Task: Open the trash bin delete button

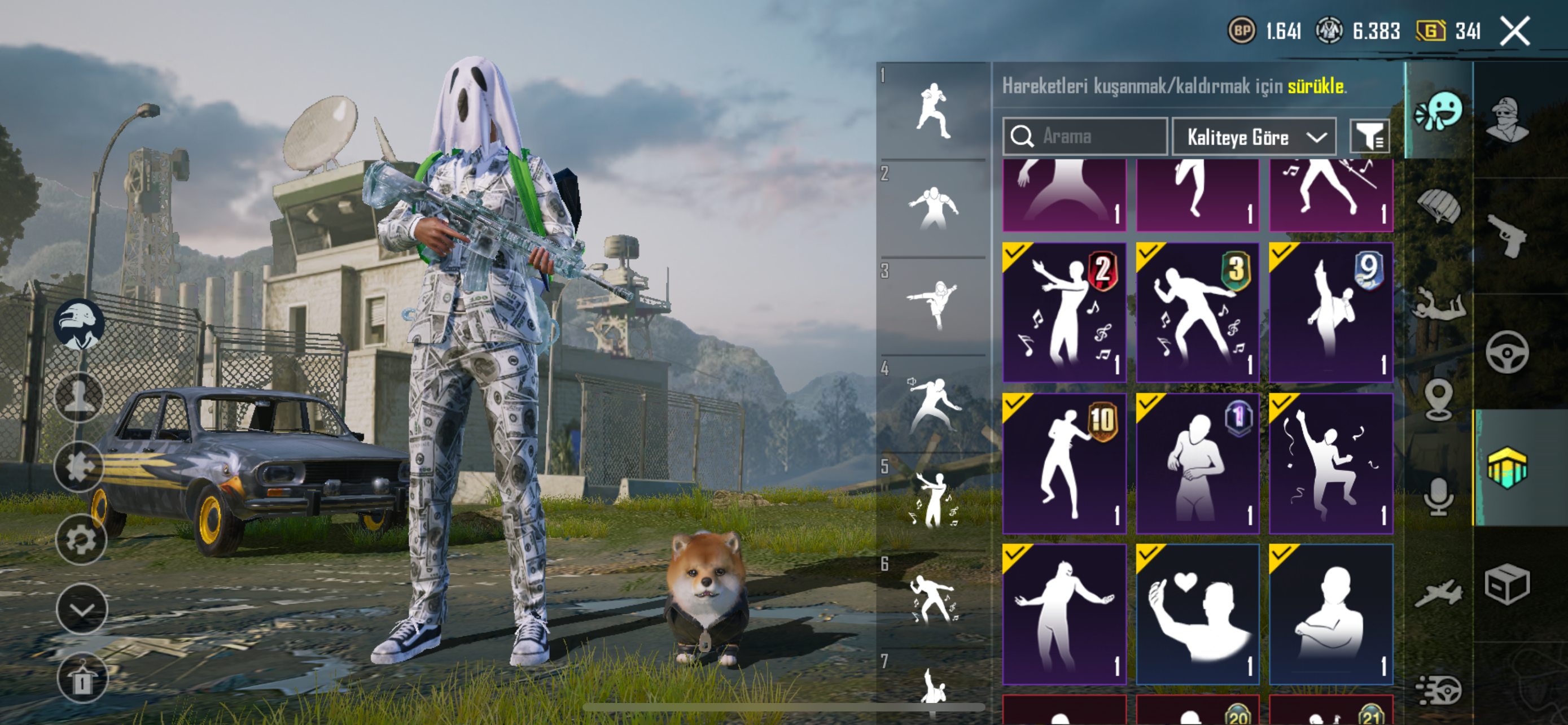Action: tap(82, 678)
